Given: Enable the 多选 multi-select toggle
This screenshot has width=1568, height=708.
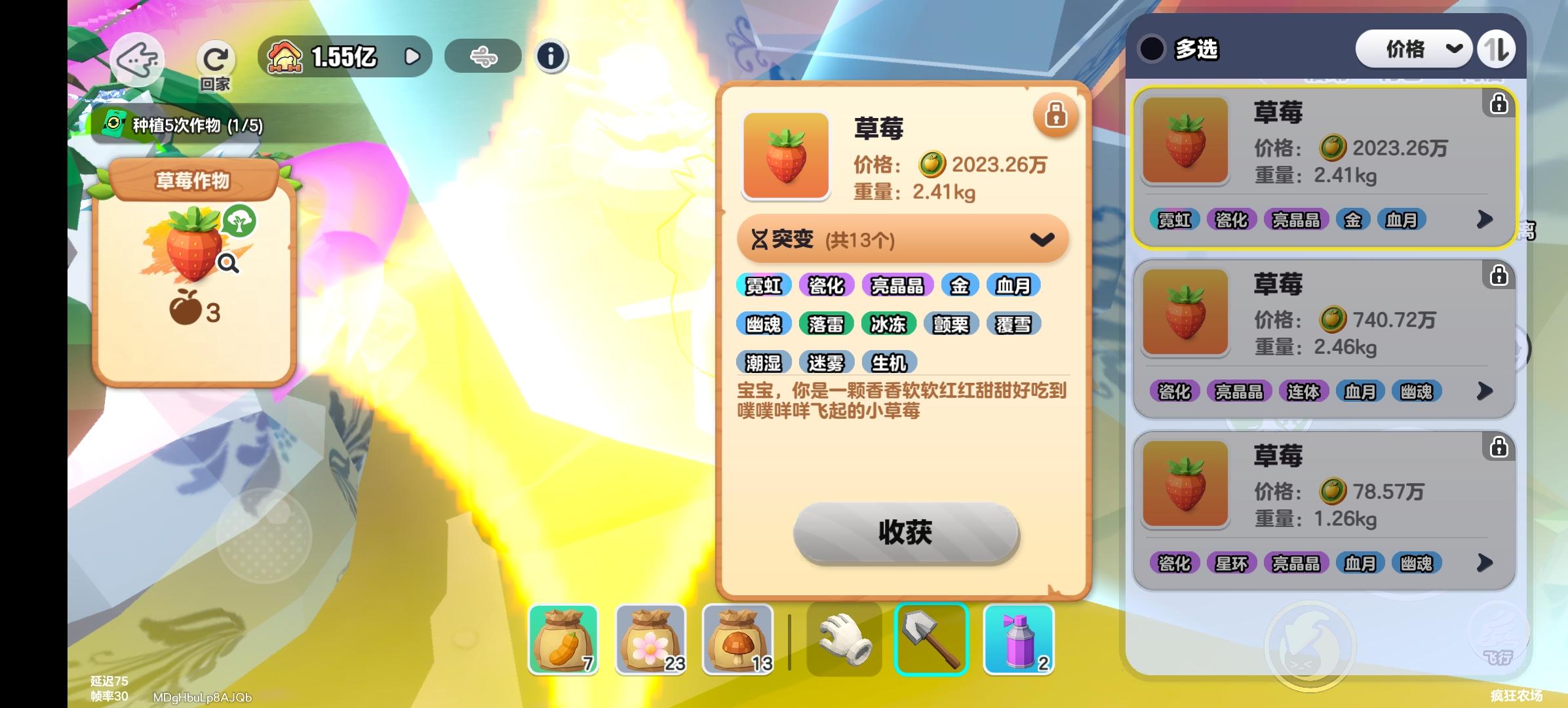Looking at the screenshot, I should [x=1152, y=49].
